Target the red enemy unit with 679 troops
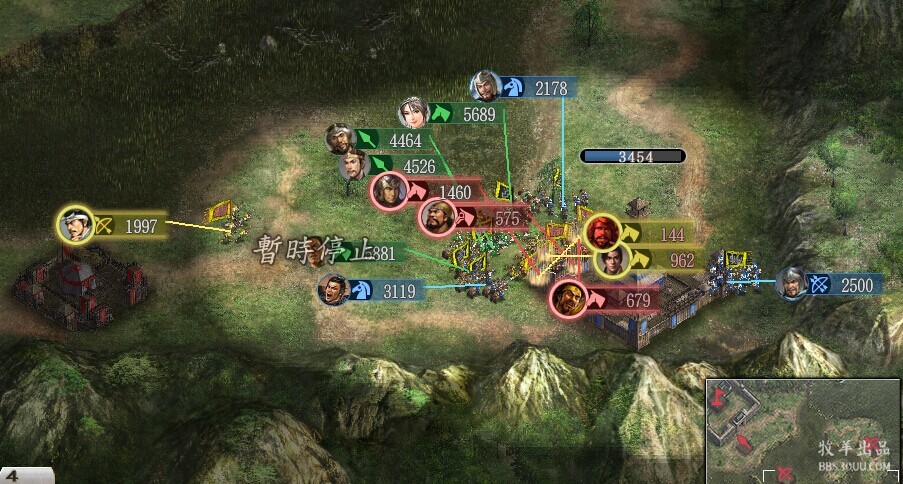Viewport: 903px width, 484px height. pyautogui.click(x=568, y=298)
